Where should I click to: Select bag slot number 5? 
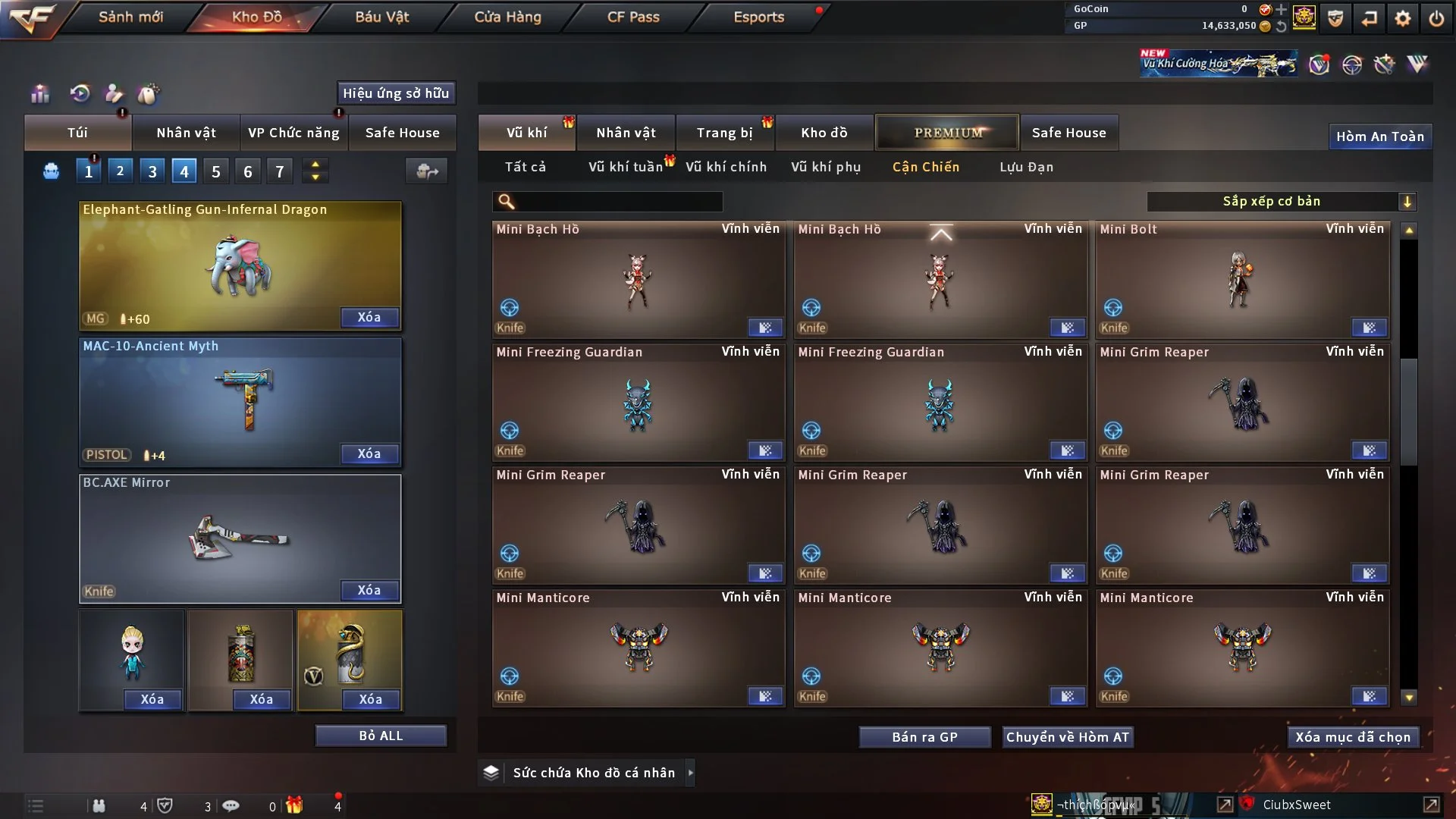[216, 171]
